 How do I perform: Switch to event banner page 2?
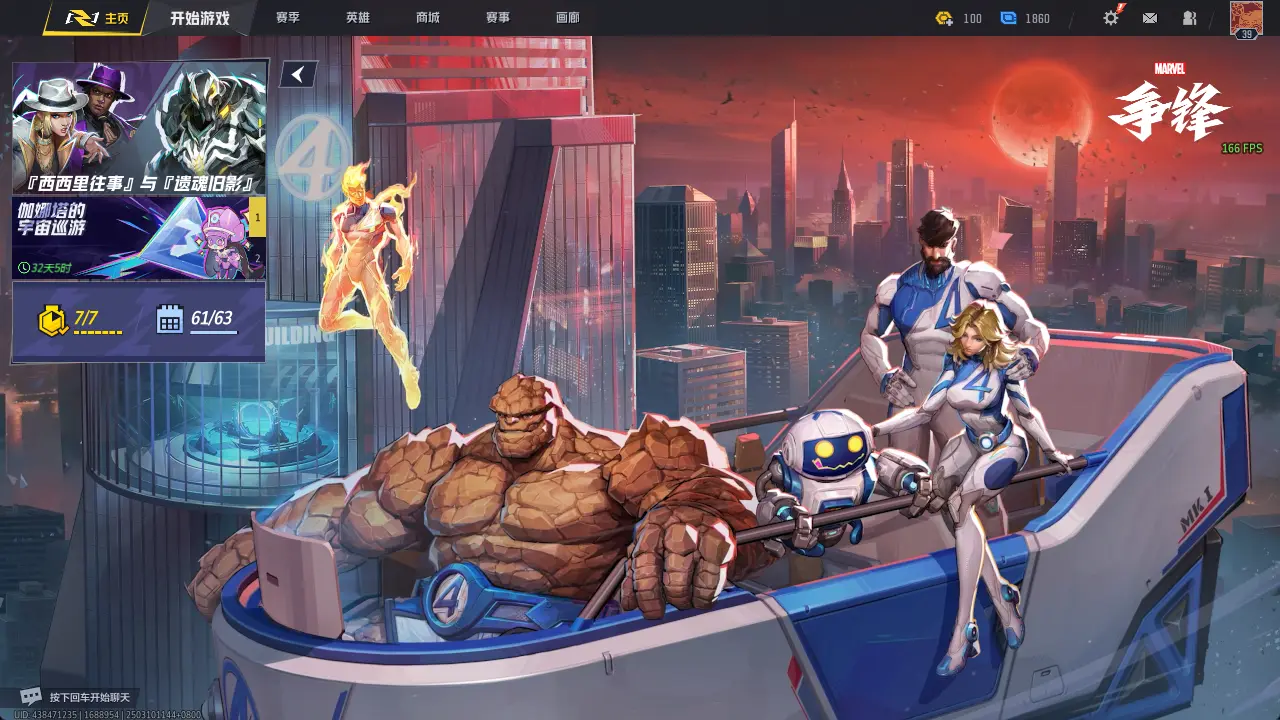pos(257,258)
